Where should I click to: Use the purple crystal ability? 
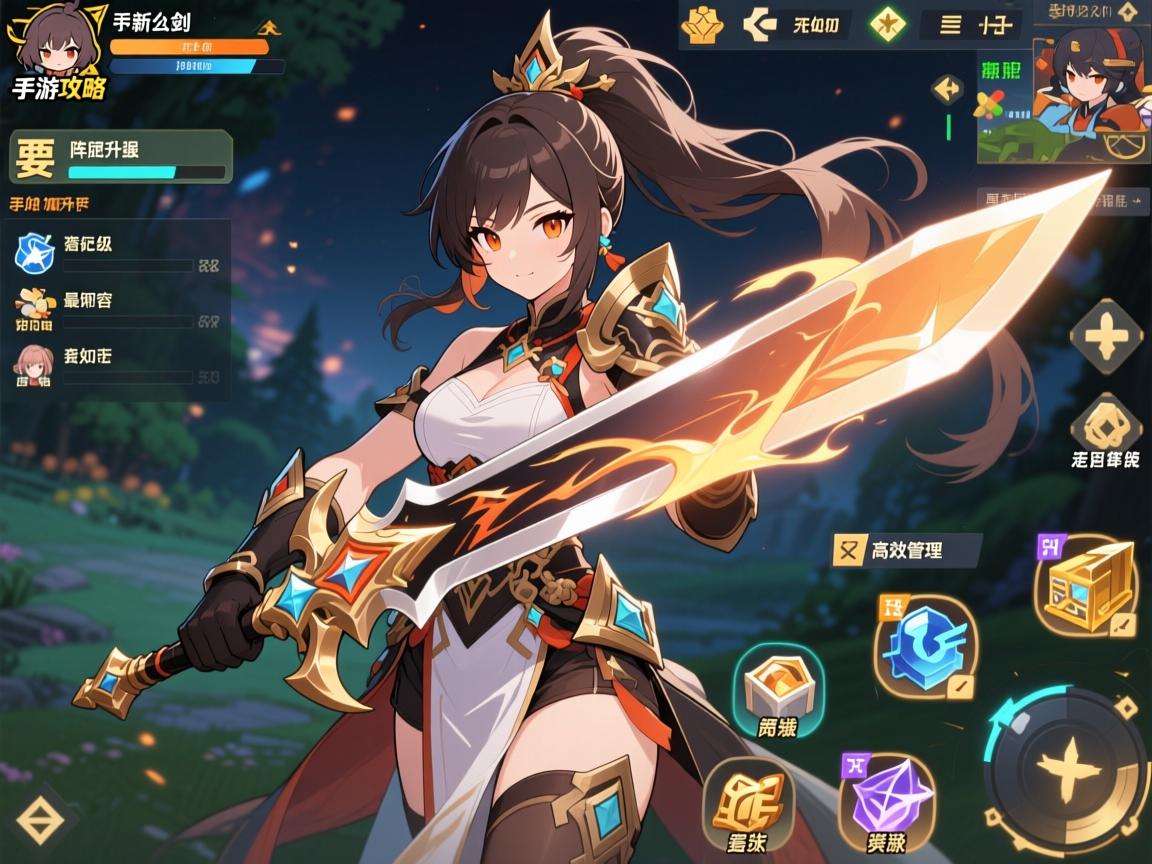point(887,799)
